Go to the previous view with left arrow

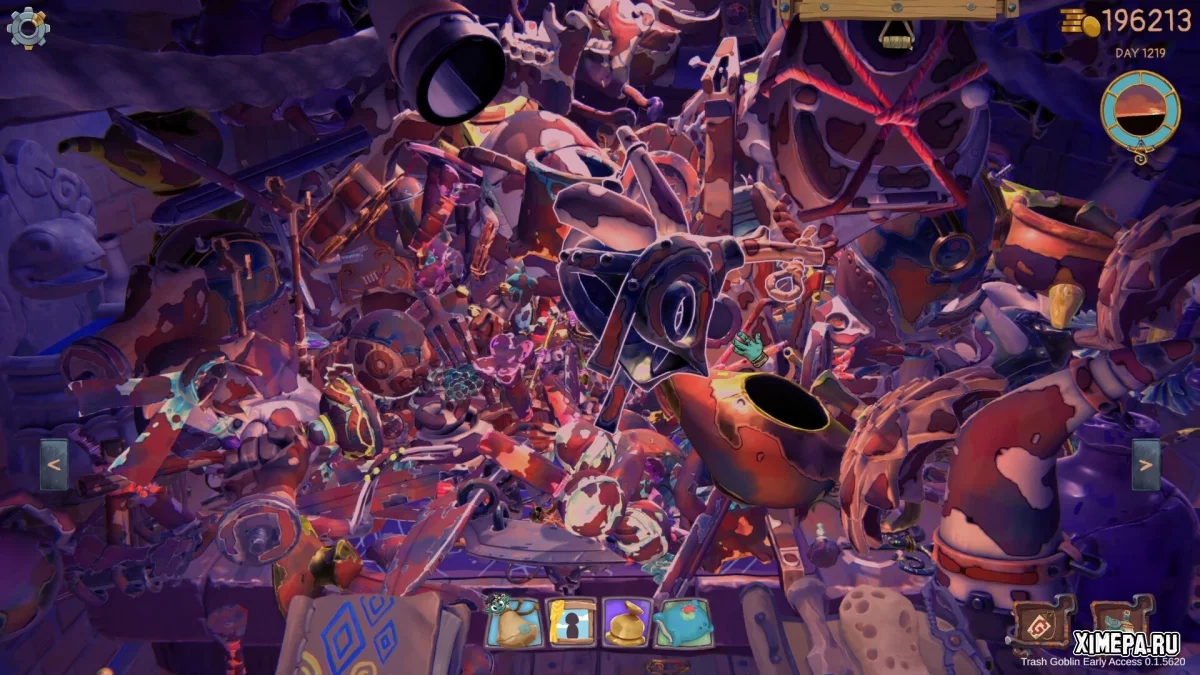point(54,465)
